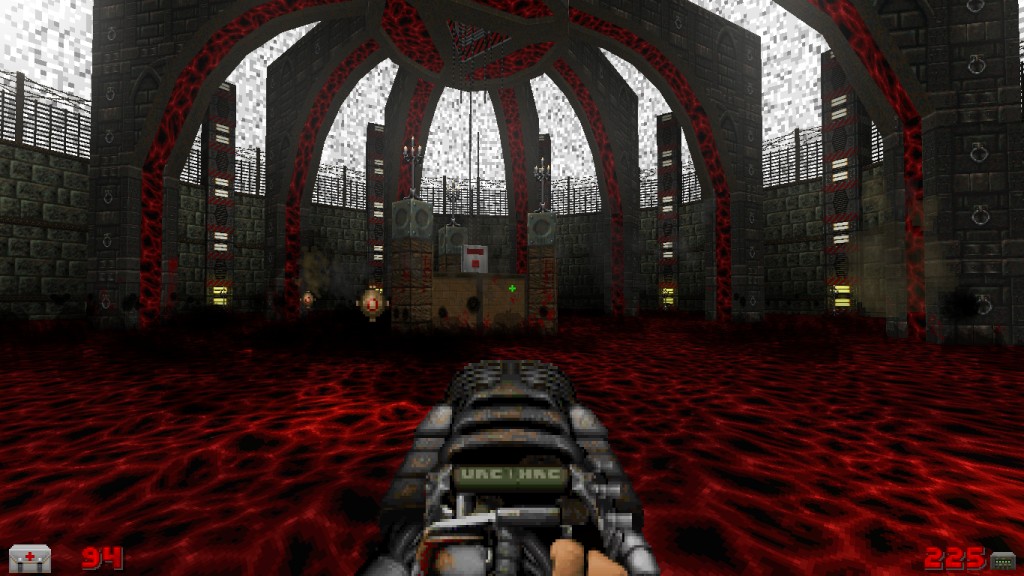The image size is (1024, 576).
Task: Click the medkit health icon
Action: [30, 558]
